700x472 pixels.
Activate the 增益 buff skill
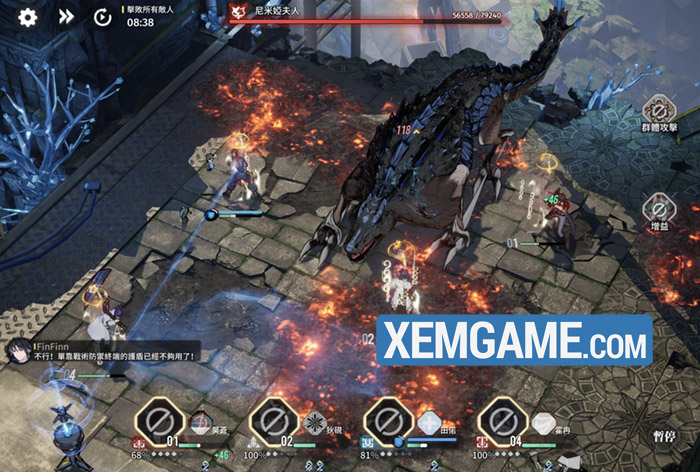pos(659,210)
